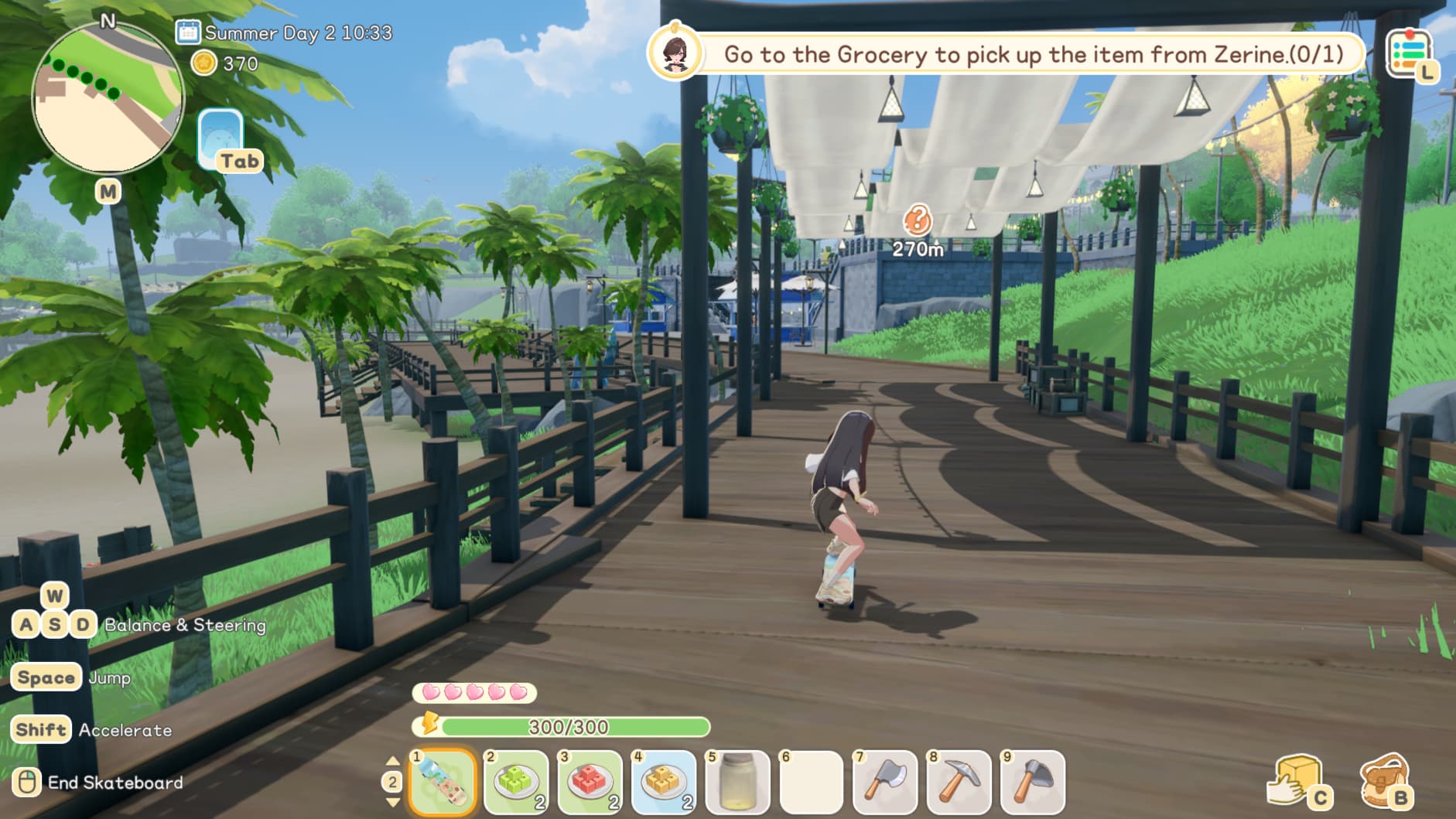
Task: Select the red cube dish slot
Action: coord(590,782)
